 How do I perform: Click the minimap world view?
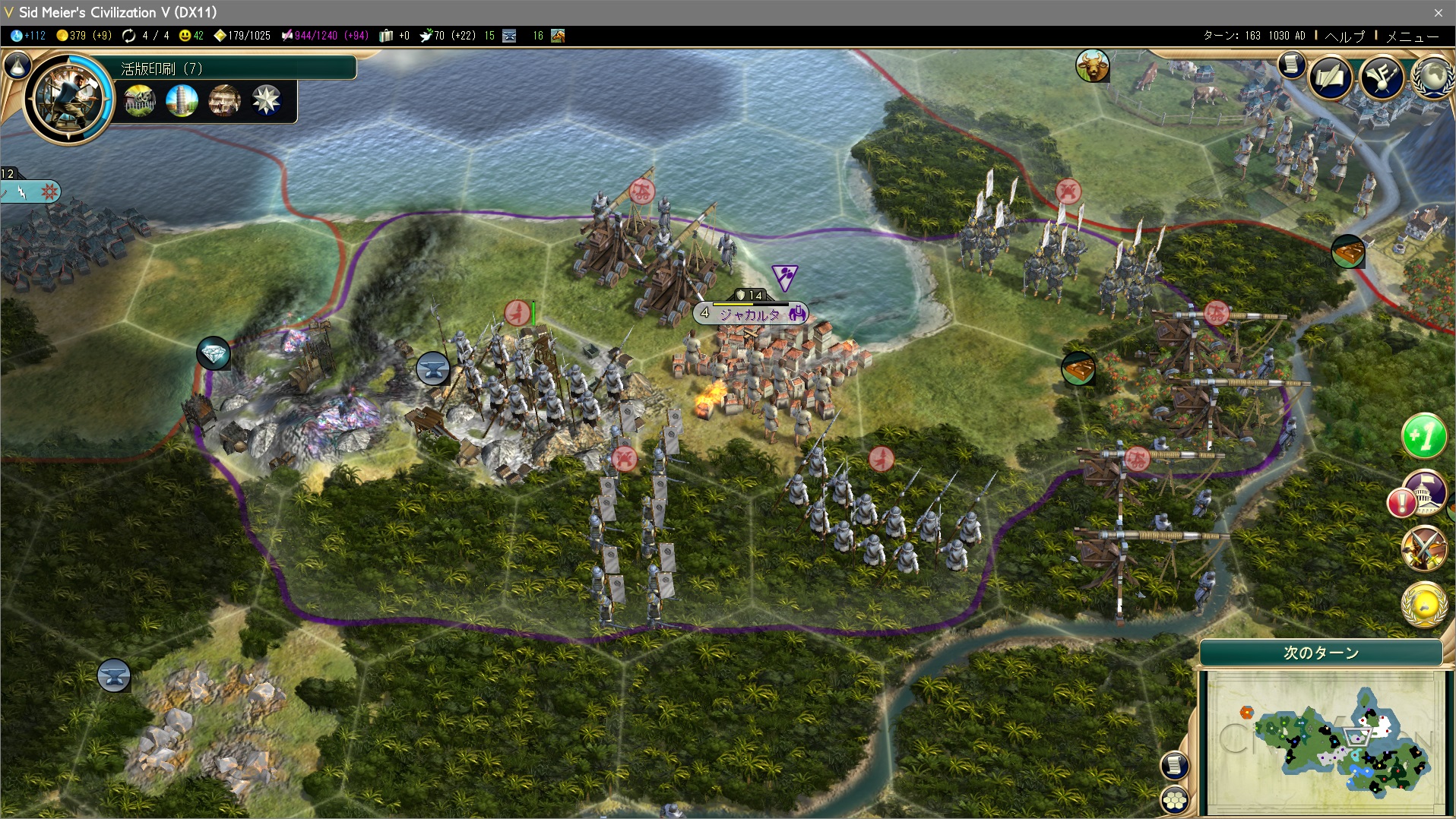click(1322, 741)
